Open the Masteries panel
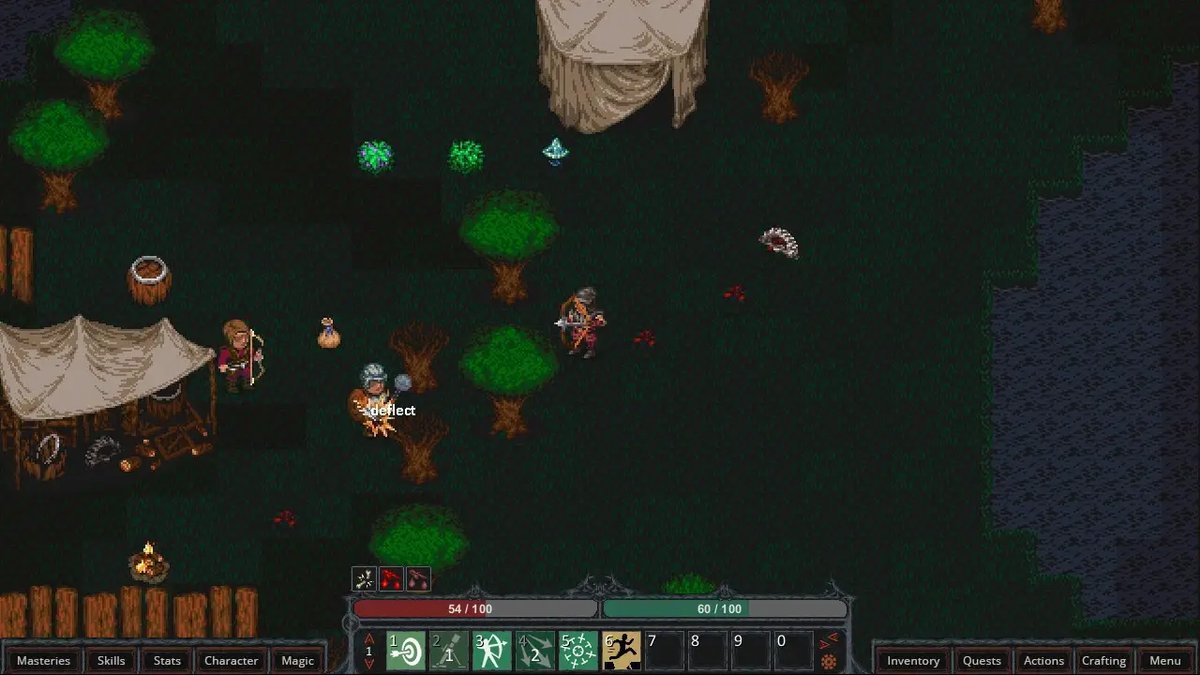This screenshot has height=675, width=1200. (44, 660)
